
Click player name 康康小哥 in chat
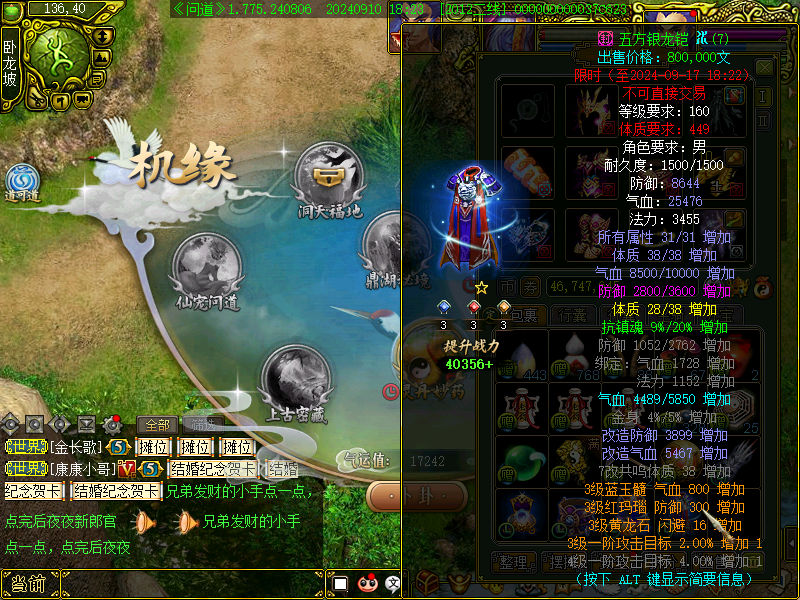[82, 469]
